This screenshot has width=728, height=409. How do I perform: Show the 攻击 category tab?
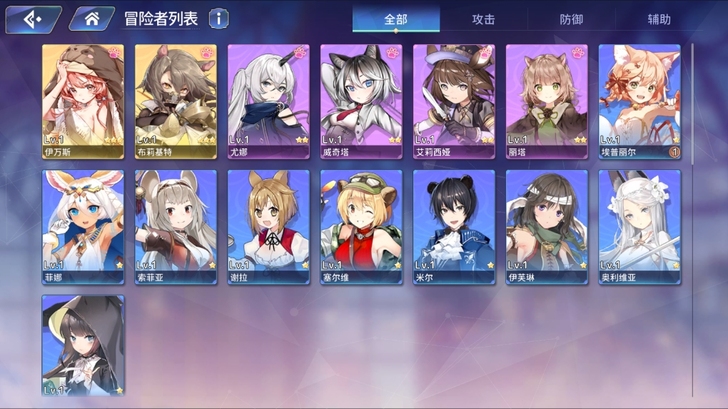tap(483, 19)
